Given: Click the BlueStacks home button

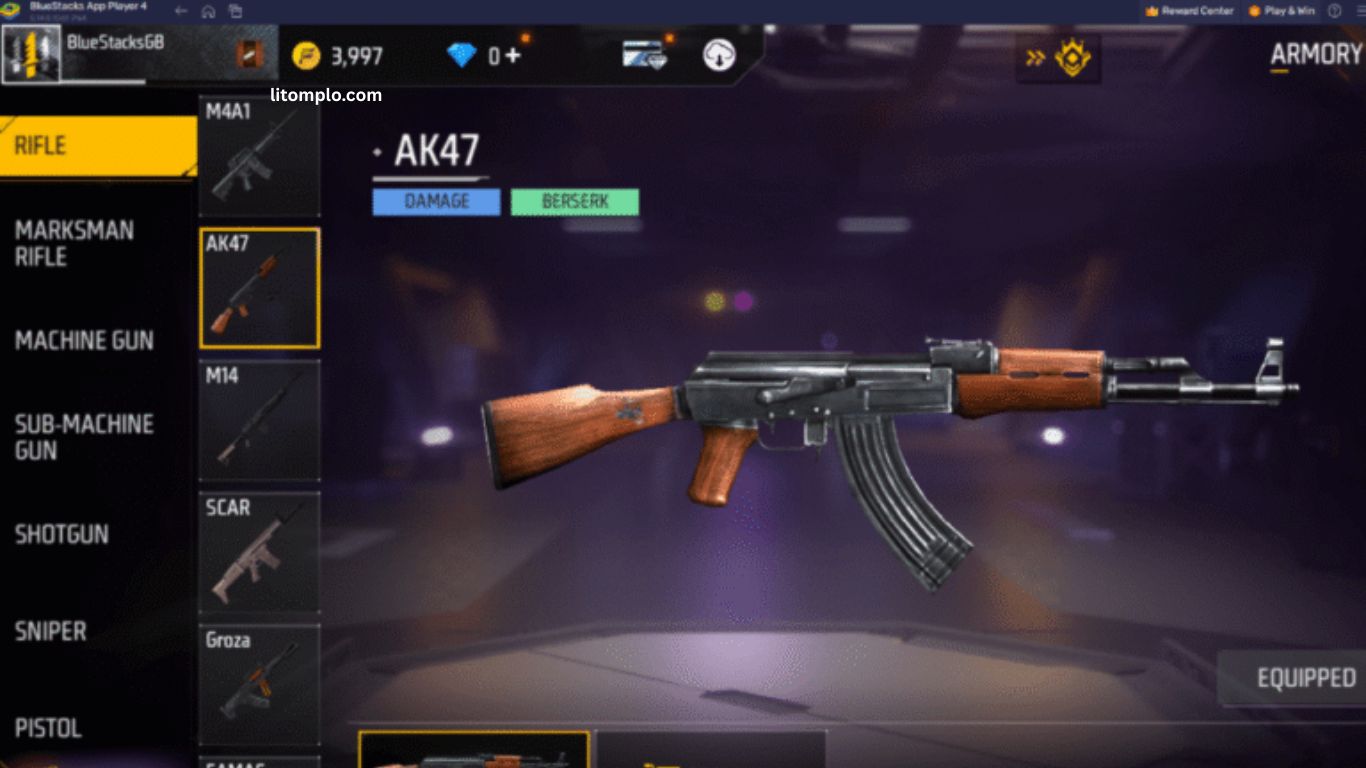Looking at the screenshot, I should [208, 11].
